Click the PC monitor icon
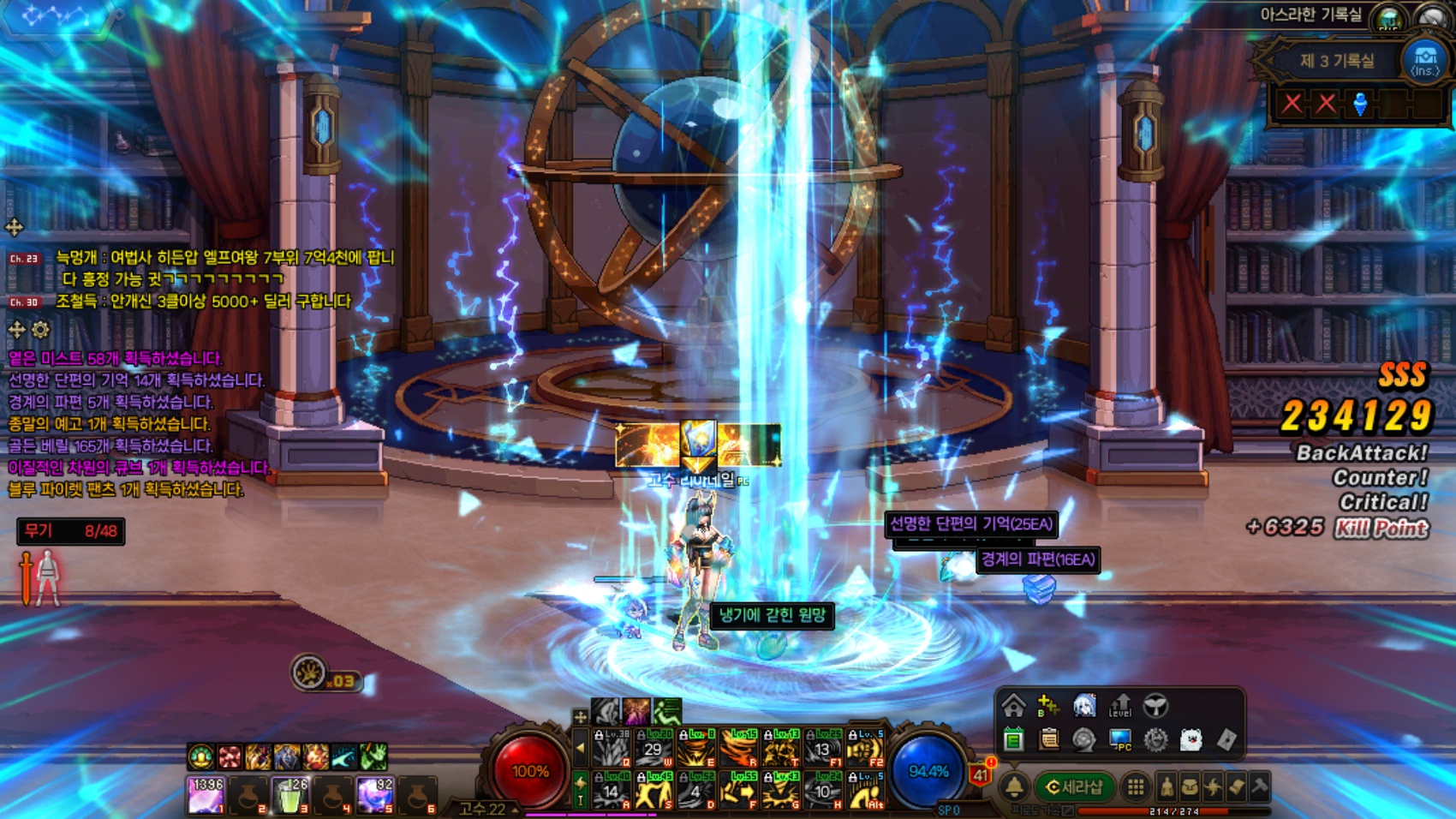Viewport: 1456px width, 819px height. (1119, 739)
